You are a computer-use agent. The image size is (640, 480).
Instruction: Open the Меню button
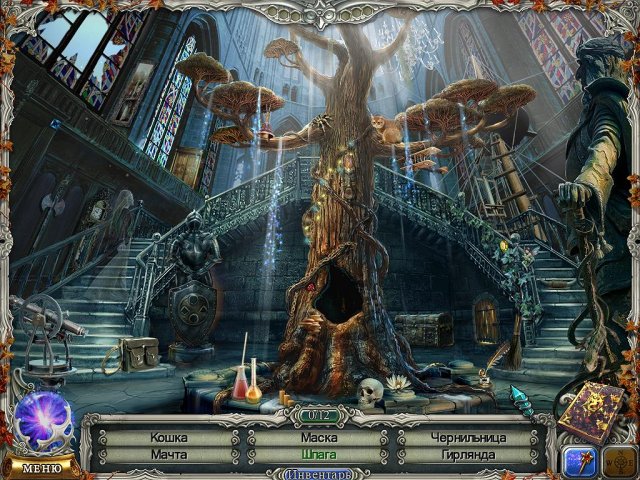point(41,467)
